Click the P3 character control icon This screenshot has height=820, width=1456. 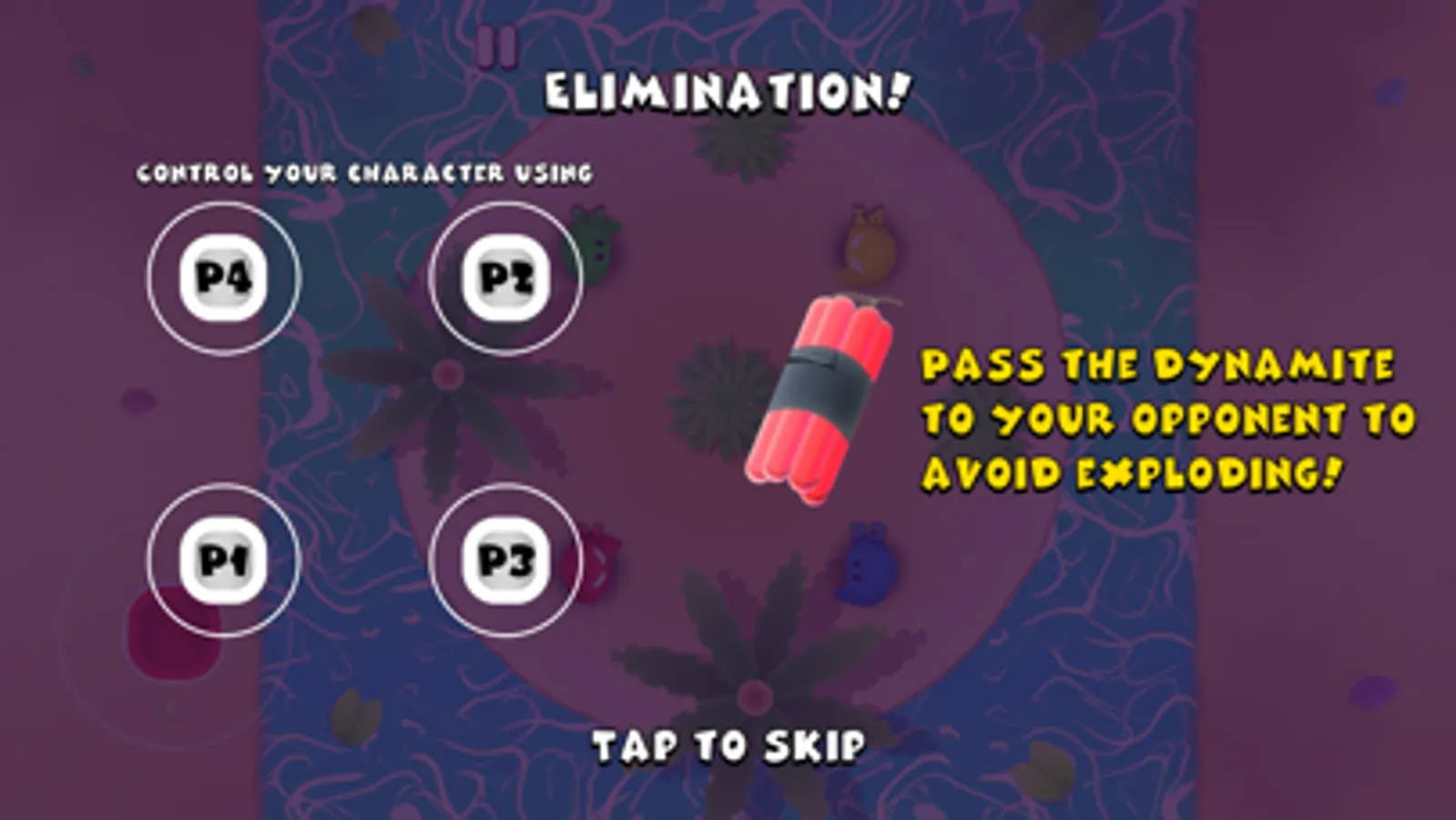(504, 559)
